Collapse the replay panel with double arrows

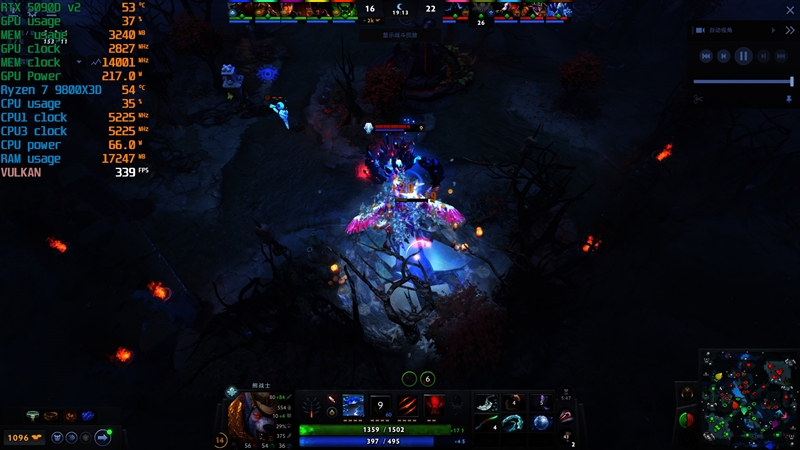click(x=789, y=31)
